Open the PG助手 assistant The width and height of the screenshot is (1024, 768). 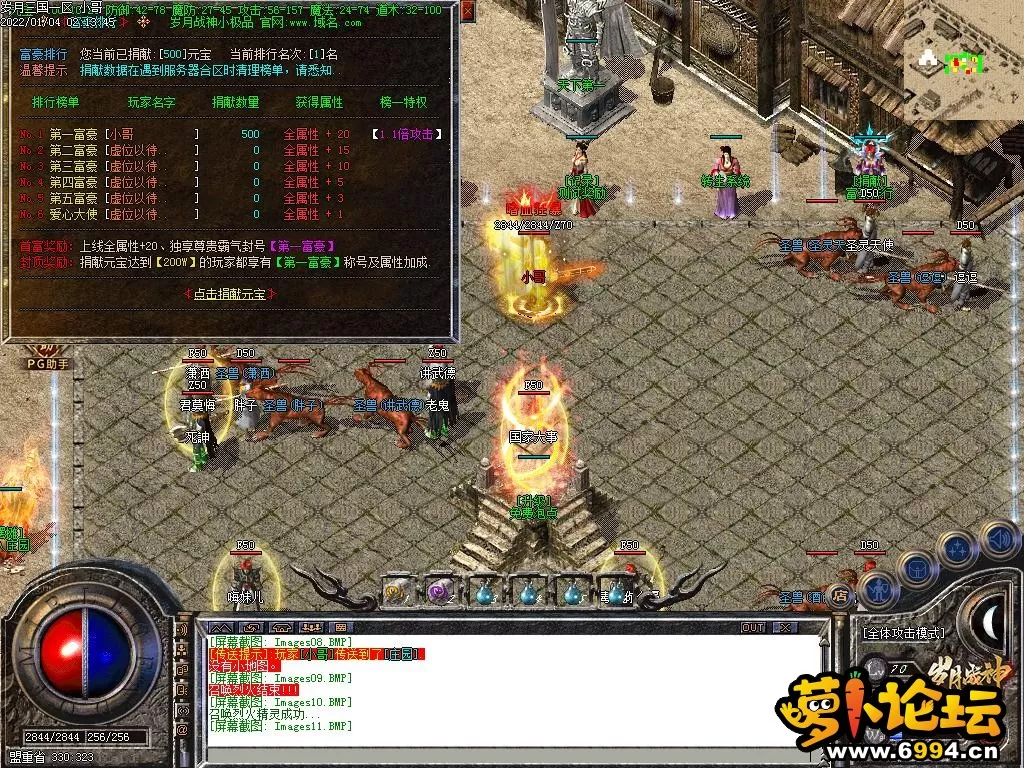tap(48, 364)
